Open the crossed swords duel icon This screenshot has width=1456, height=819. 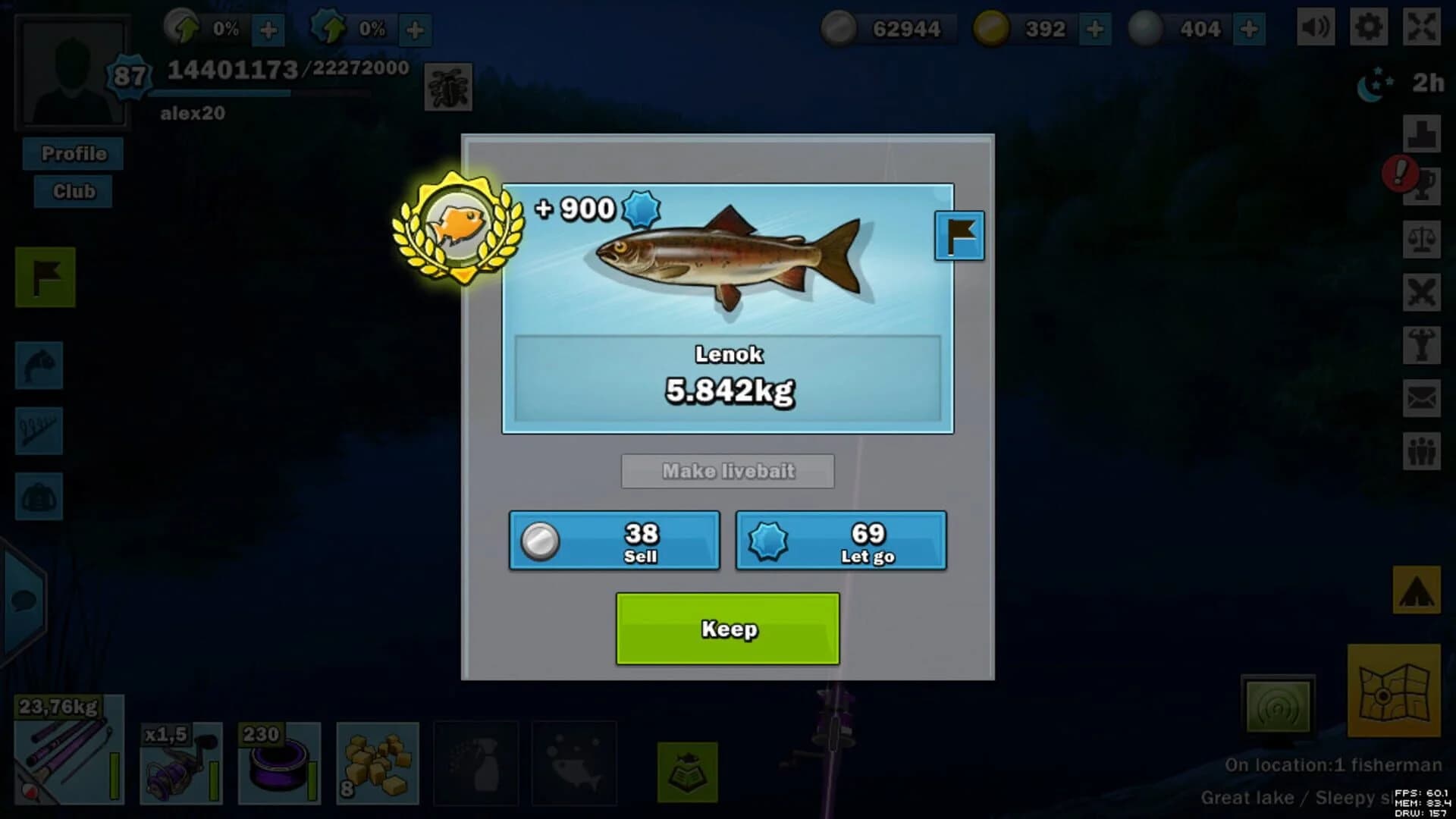coord(1423,291)
